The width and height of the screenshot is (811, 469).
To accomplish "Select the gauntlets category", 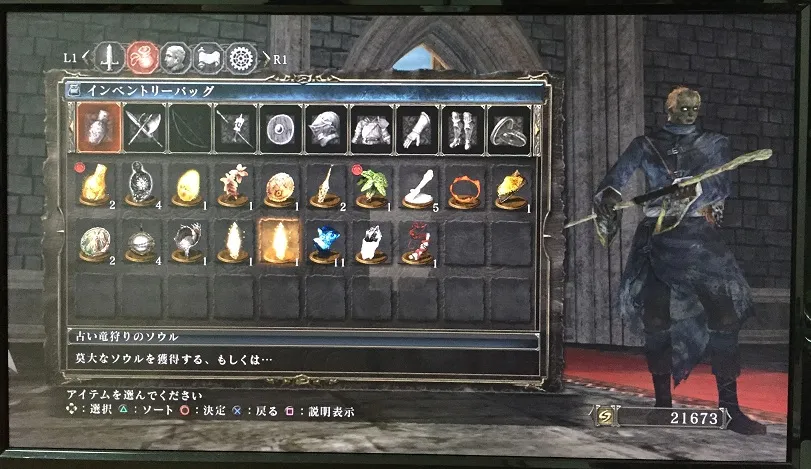I will tap(415, 128).
